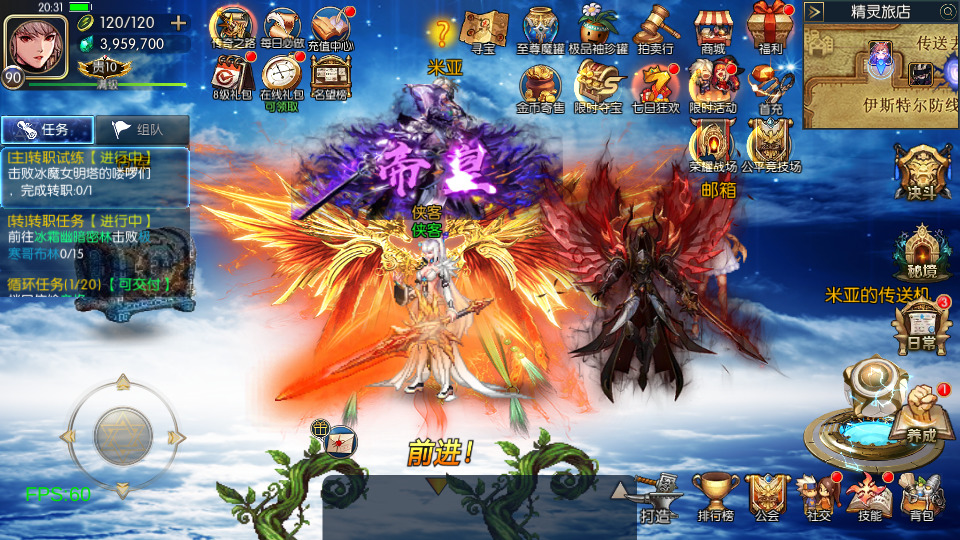Open the 公会 guild banner
Screen dimensions: 960x540
767,495
